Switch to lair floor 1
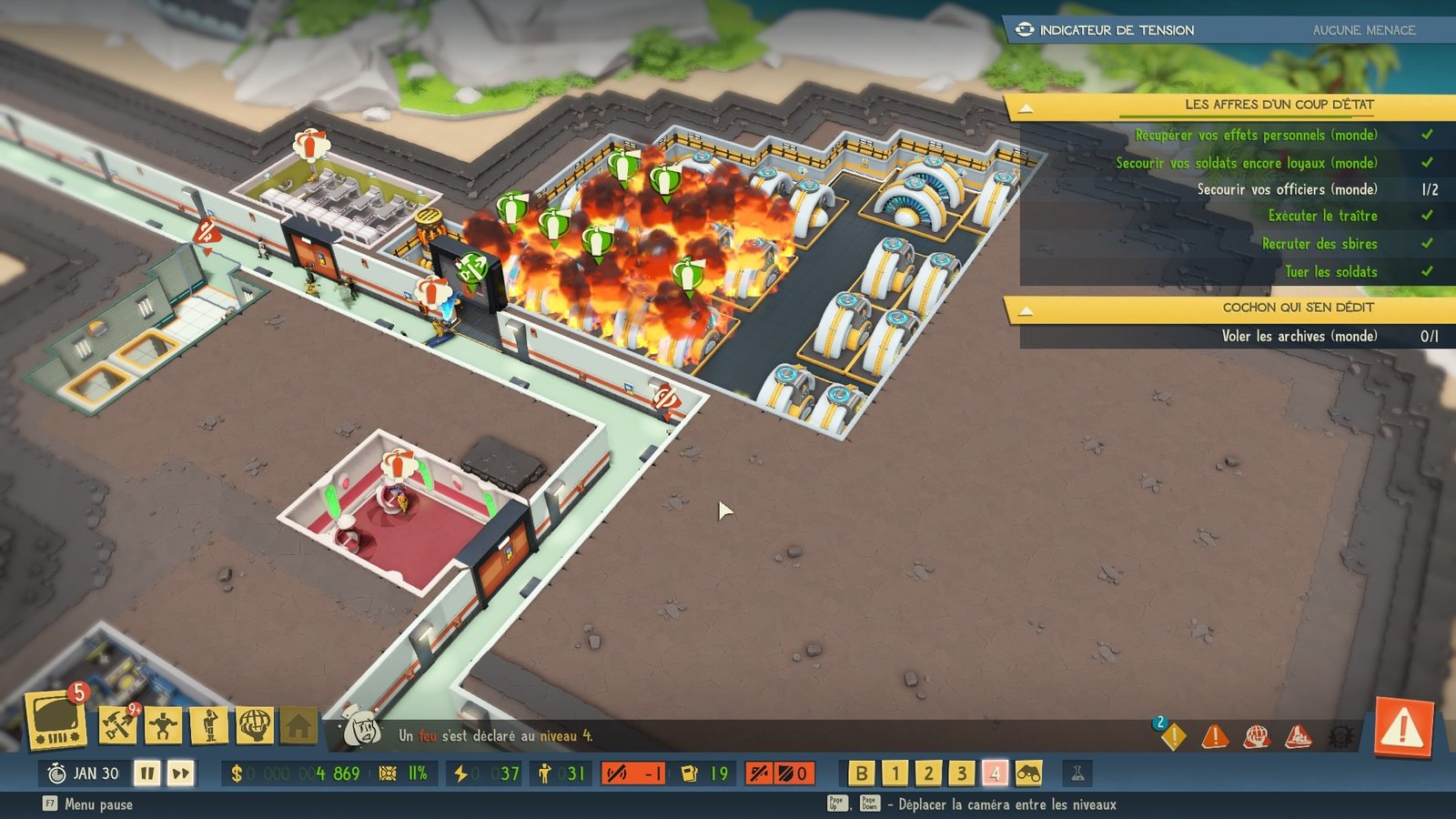This screenshot has height=819, width=1456. click(x=895, y=773)
